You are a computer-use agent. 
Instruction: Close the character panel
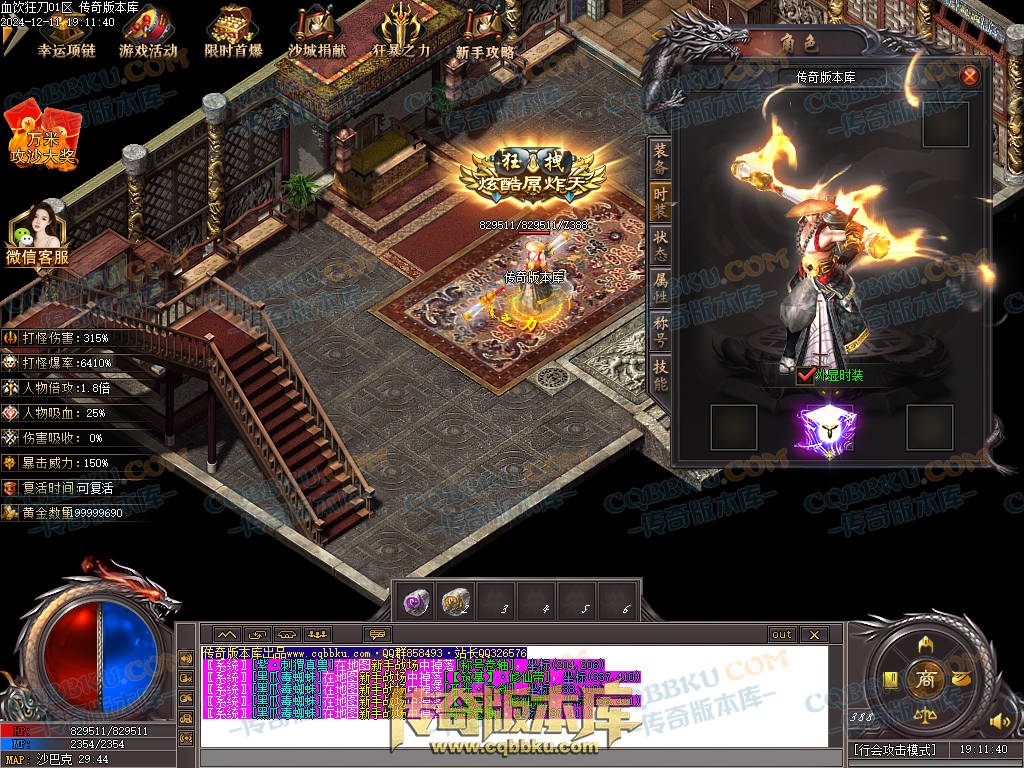(969, 76)
